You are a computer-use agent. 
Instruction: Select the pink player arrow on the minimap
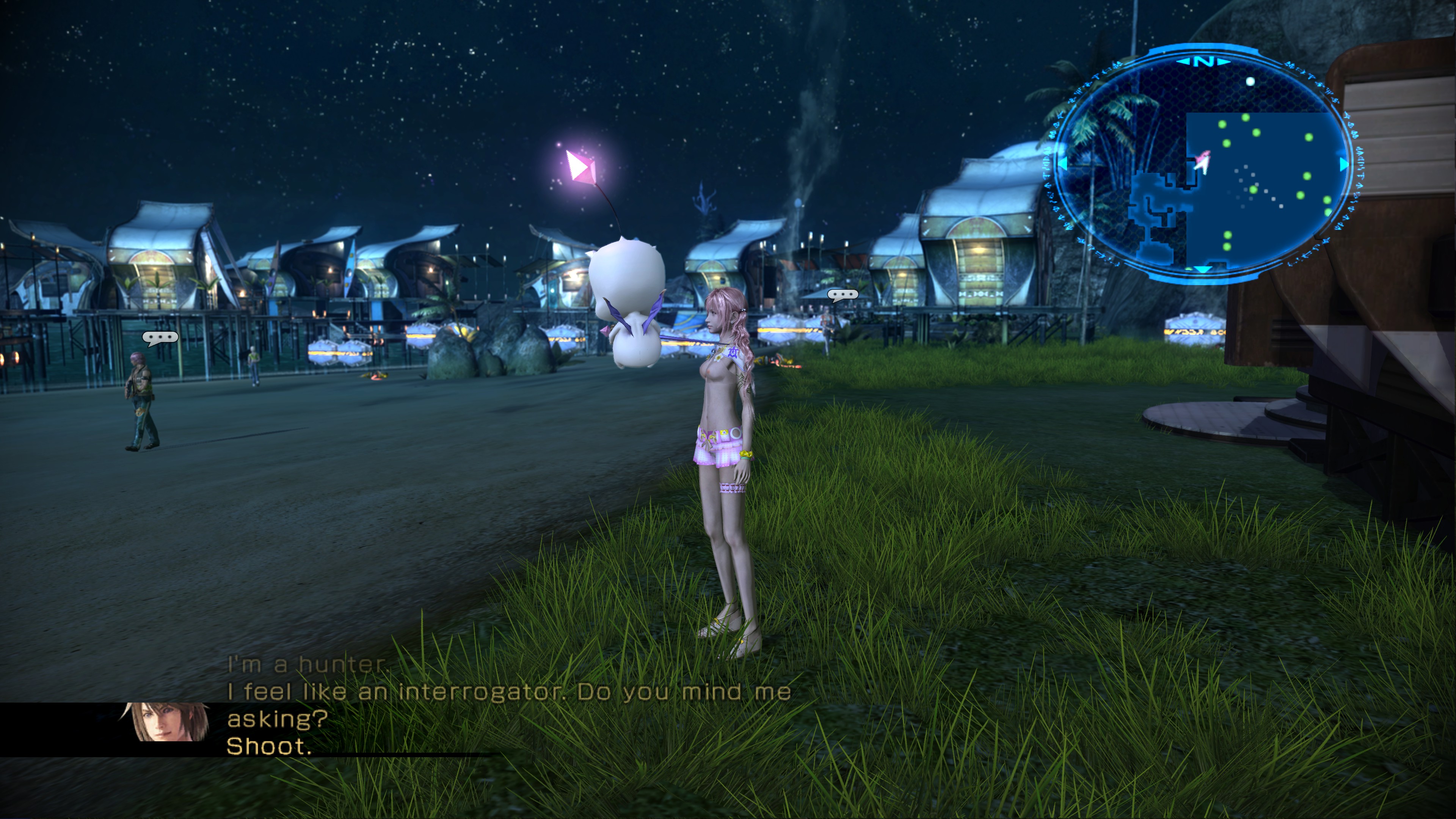(x=1202, y=163)
